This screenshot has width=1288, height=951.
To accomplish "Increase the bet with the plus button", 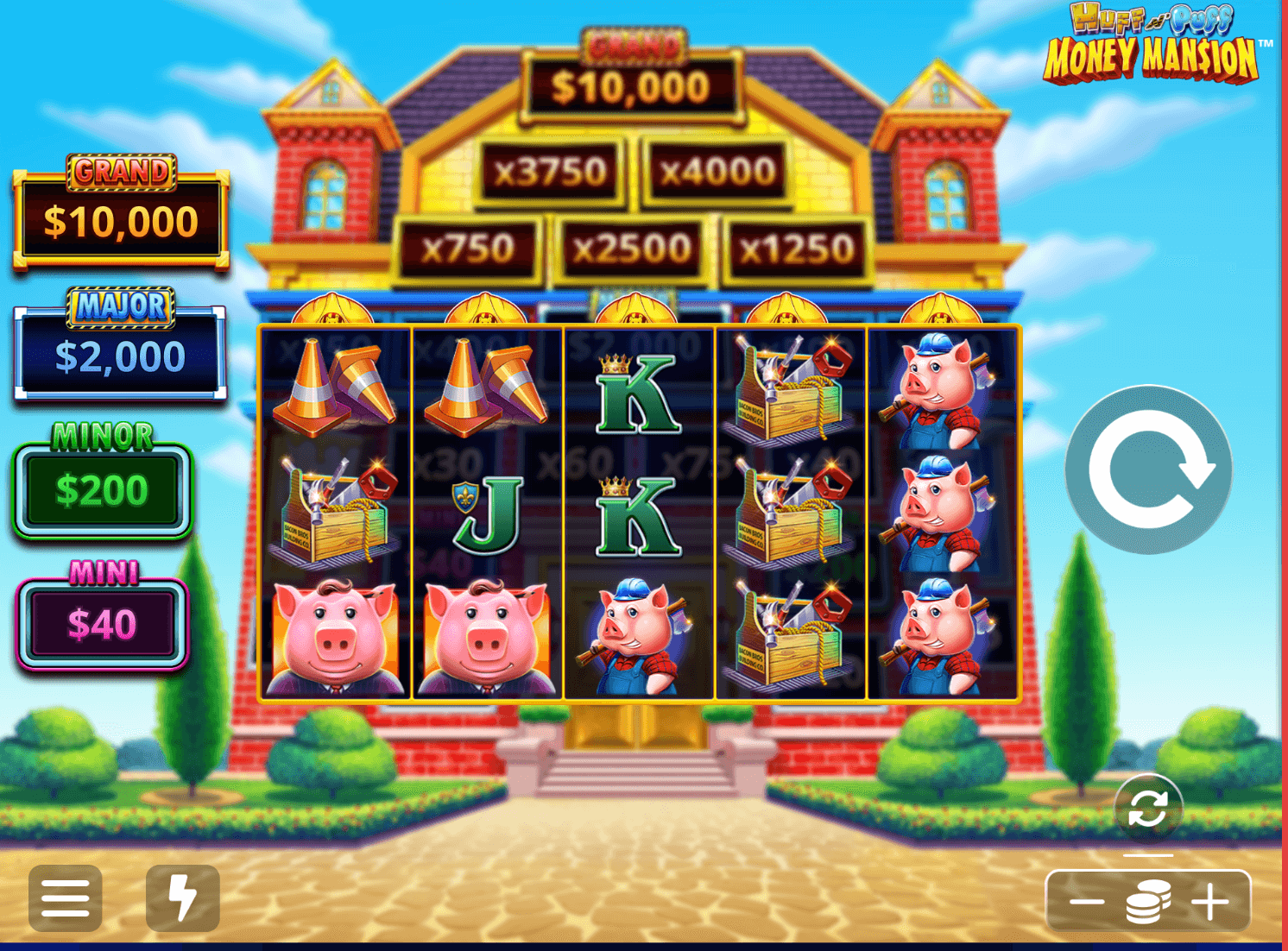I will coord(1210,903).
